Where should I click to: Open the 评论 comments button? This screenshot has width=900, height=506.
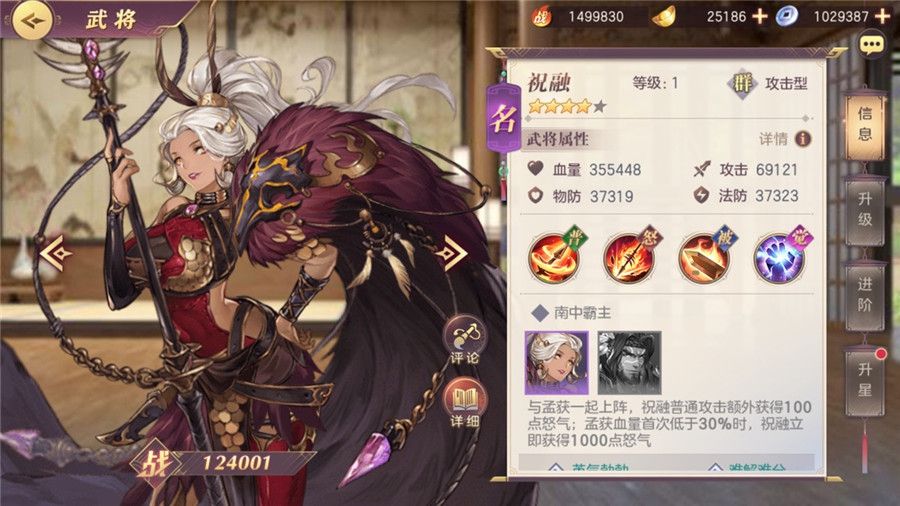point(464,340)
